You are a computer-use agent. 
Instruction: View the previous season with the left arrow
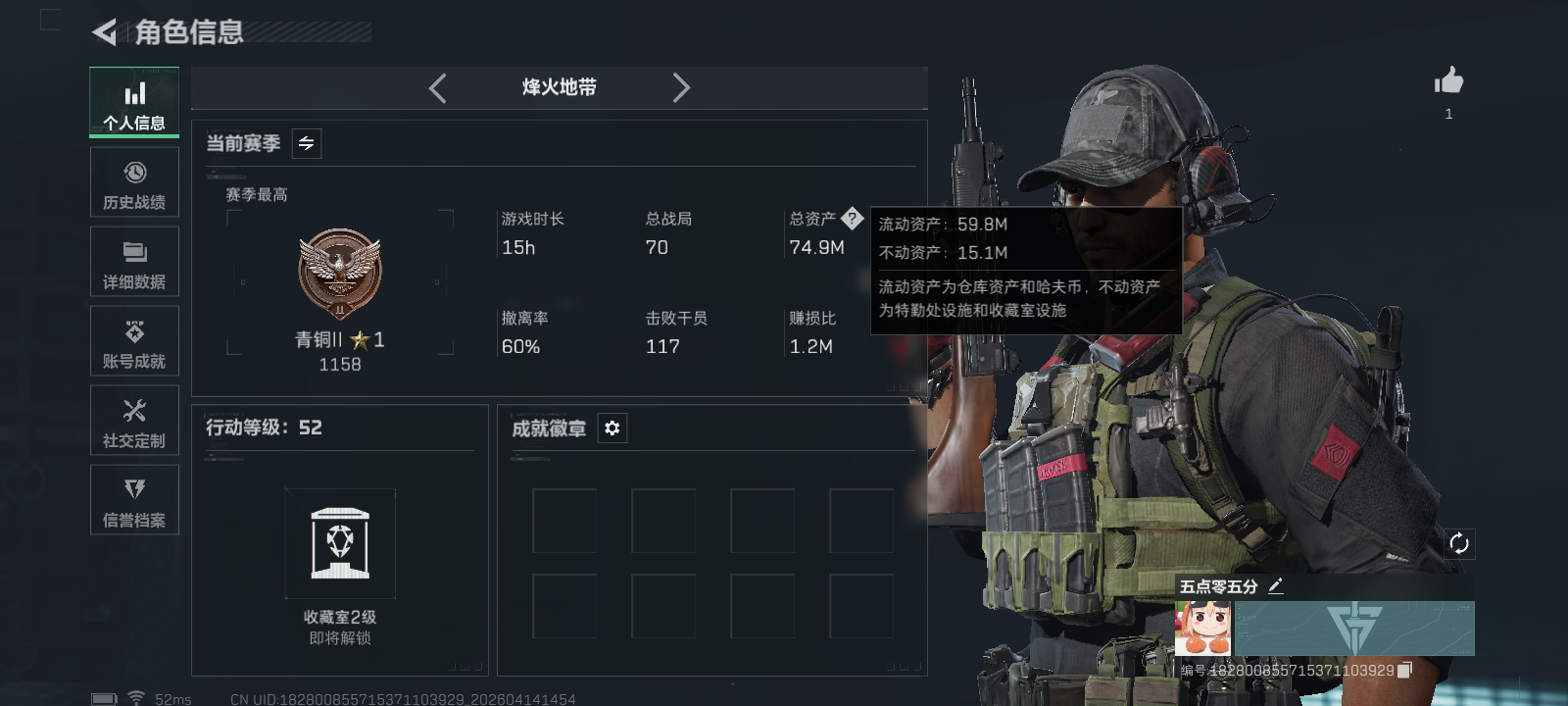[x=438, y=87]
